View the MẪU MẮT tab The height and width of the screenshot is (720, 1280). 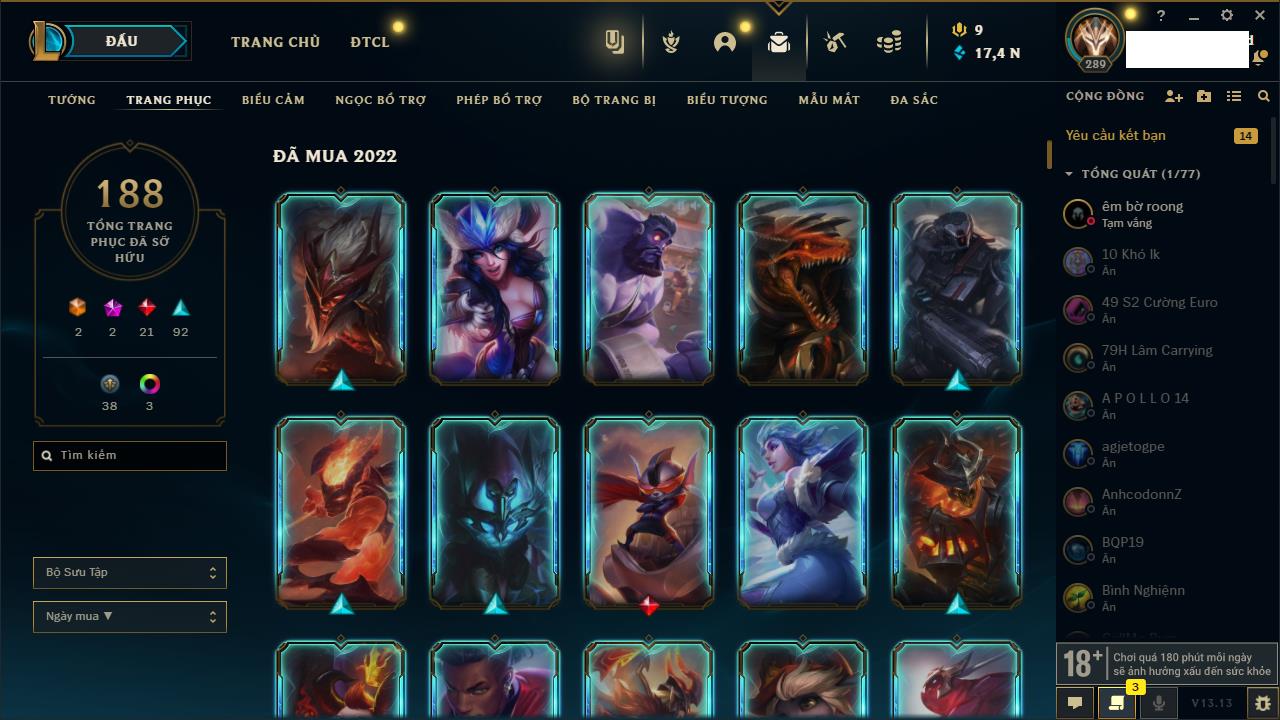point(829,100)
